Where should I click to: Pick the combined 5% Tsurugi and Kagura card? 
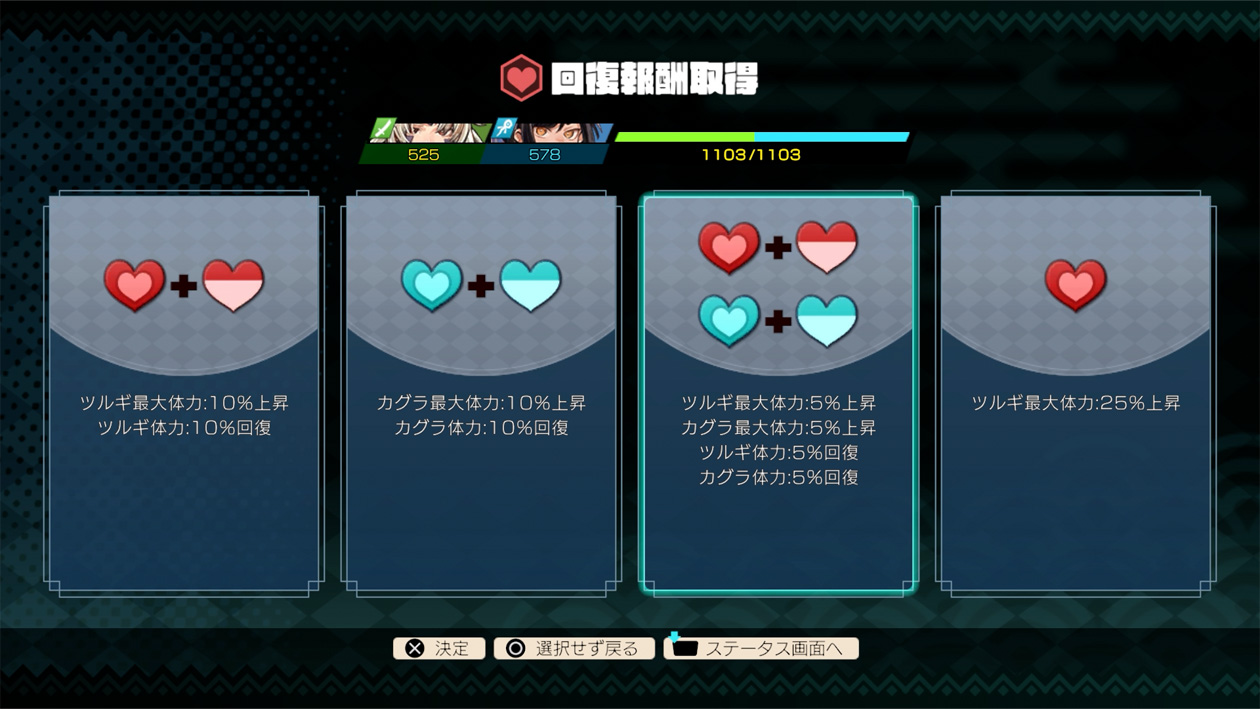click(778, 393)
